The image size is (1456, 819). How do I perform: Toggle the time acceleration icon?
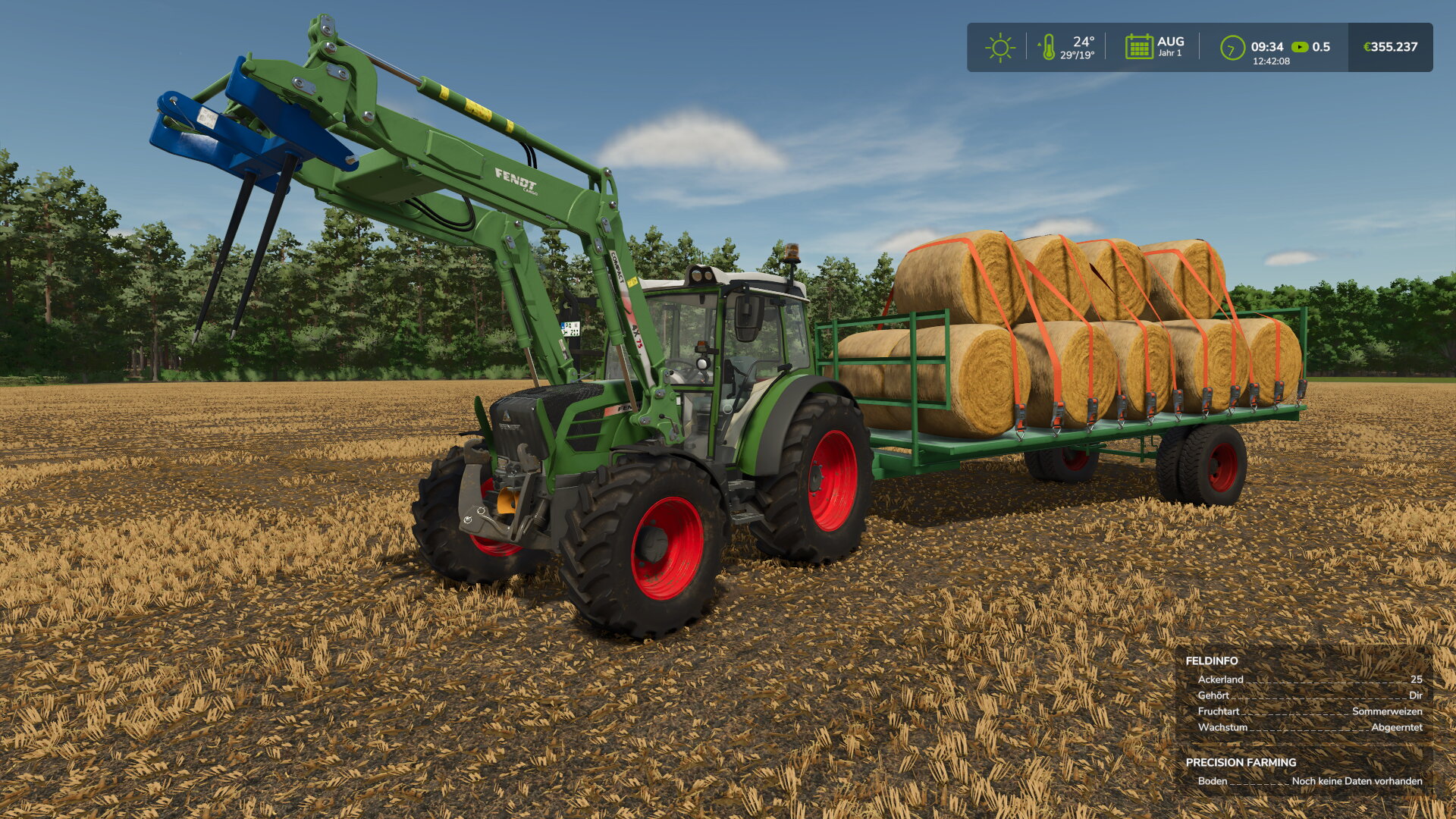click(1300, 47)
